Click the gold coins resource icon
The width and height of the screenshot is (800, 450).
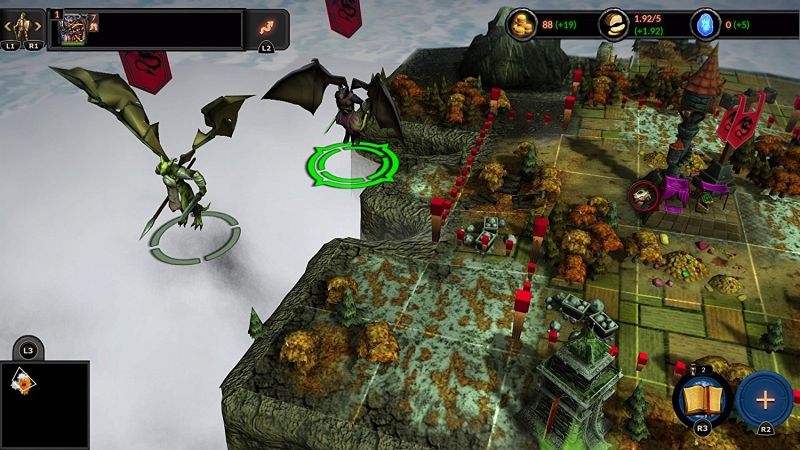pyautogui.click(x=520, y=25)
